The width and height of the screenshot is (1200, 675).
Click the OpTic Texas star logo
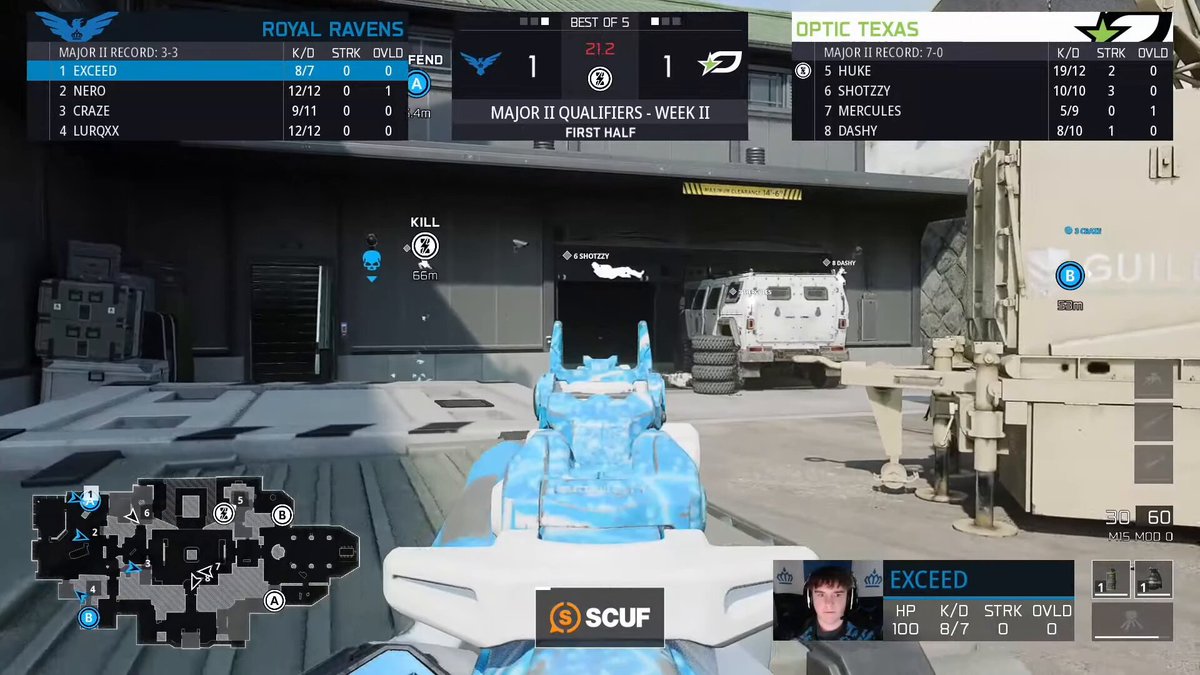1122,28
